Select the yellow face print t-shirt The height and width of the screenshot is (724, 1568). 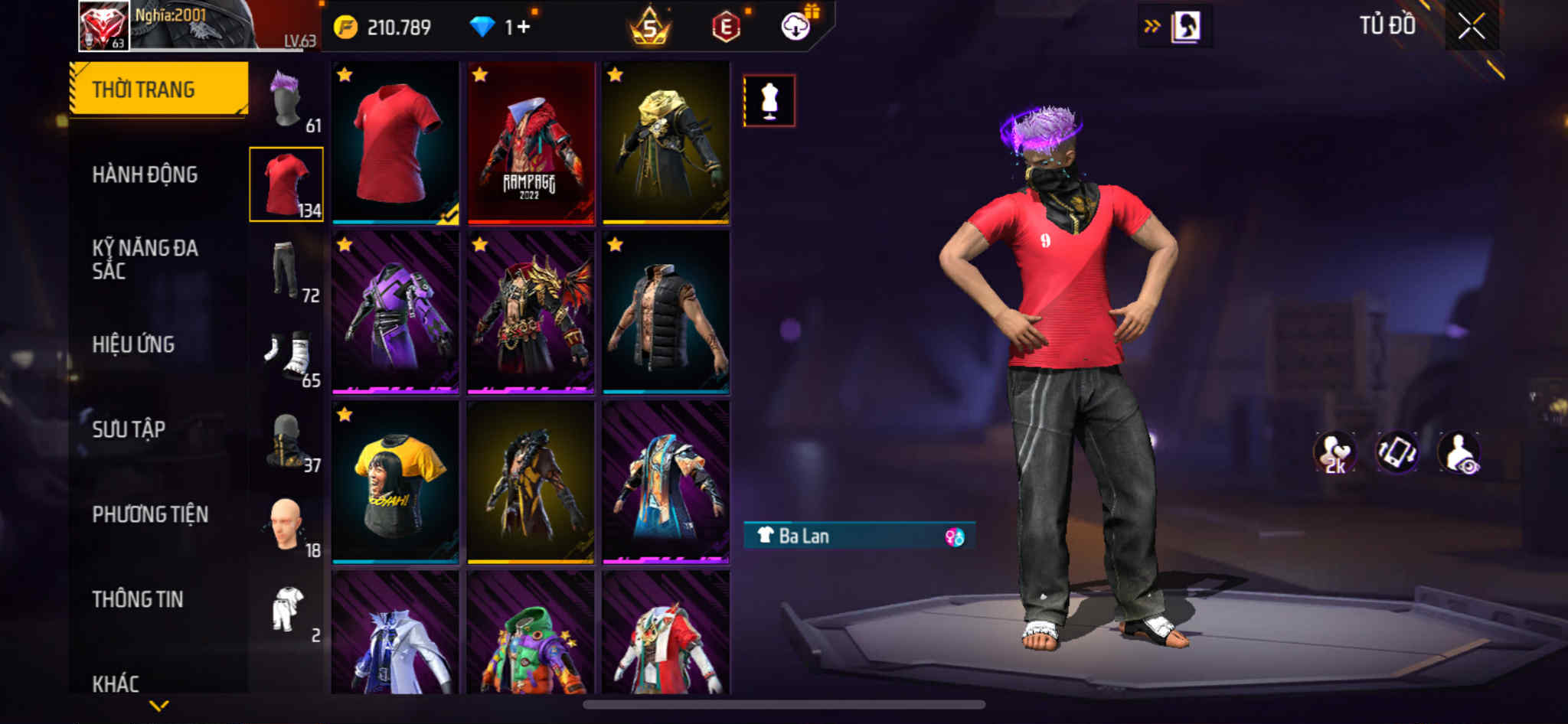395,482
